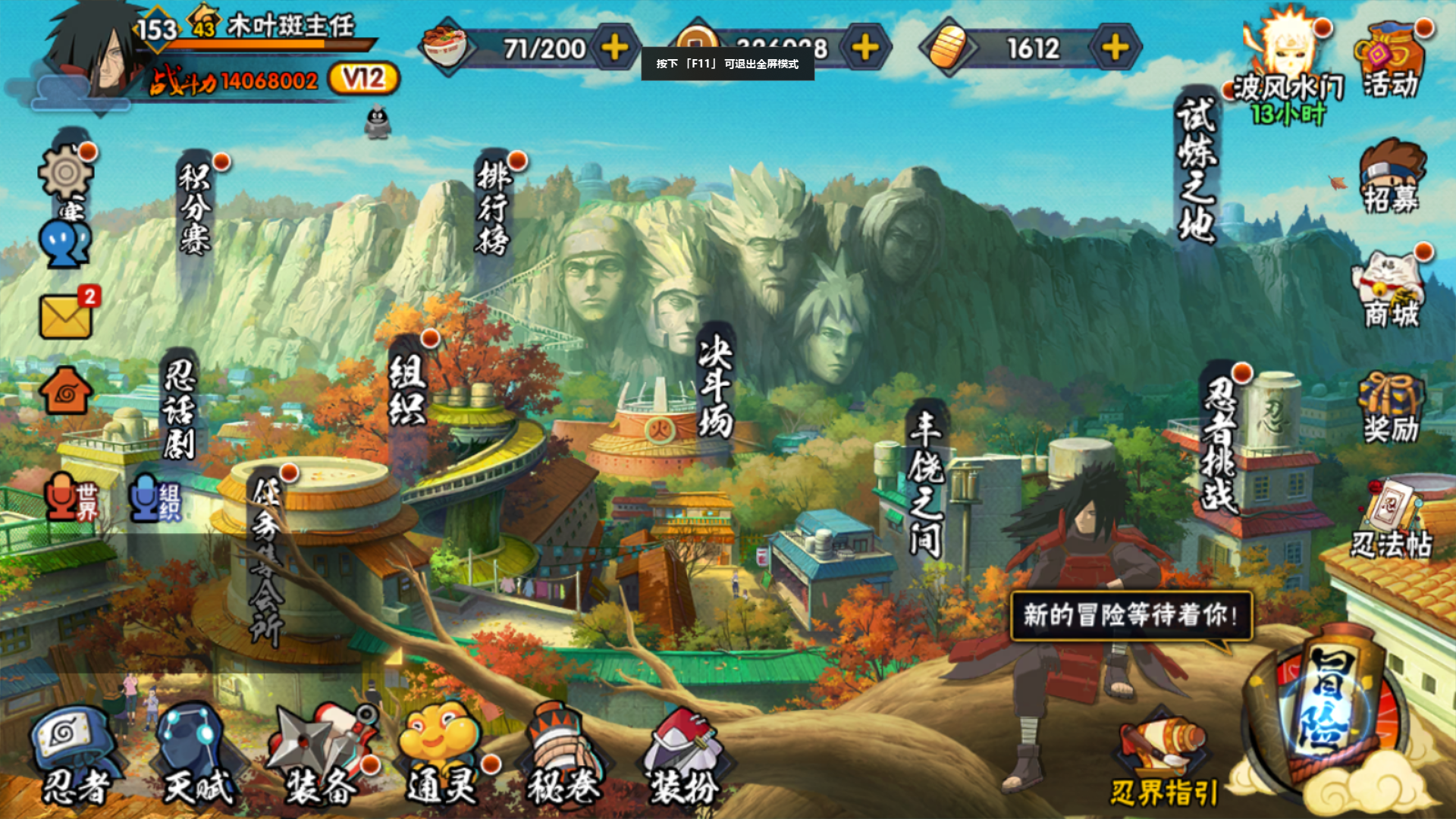
Task: Open the gear settings icon
Action: point(66,173)
